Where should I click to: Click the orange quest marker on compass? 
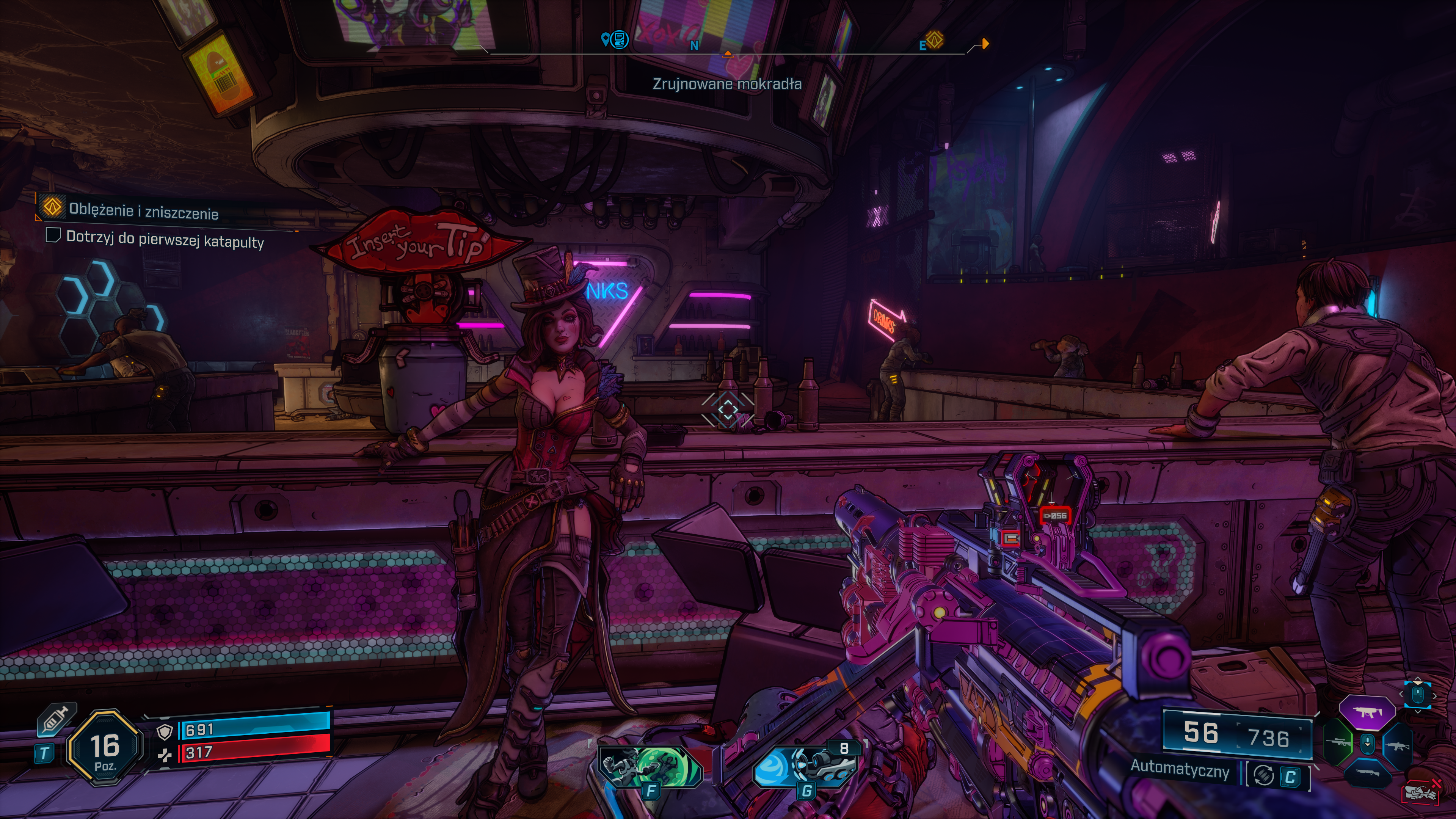(x=935, y=40)
